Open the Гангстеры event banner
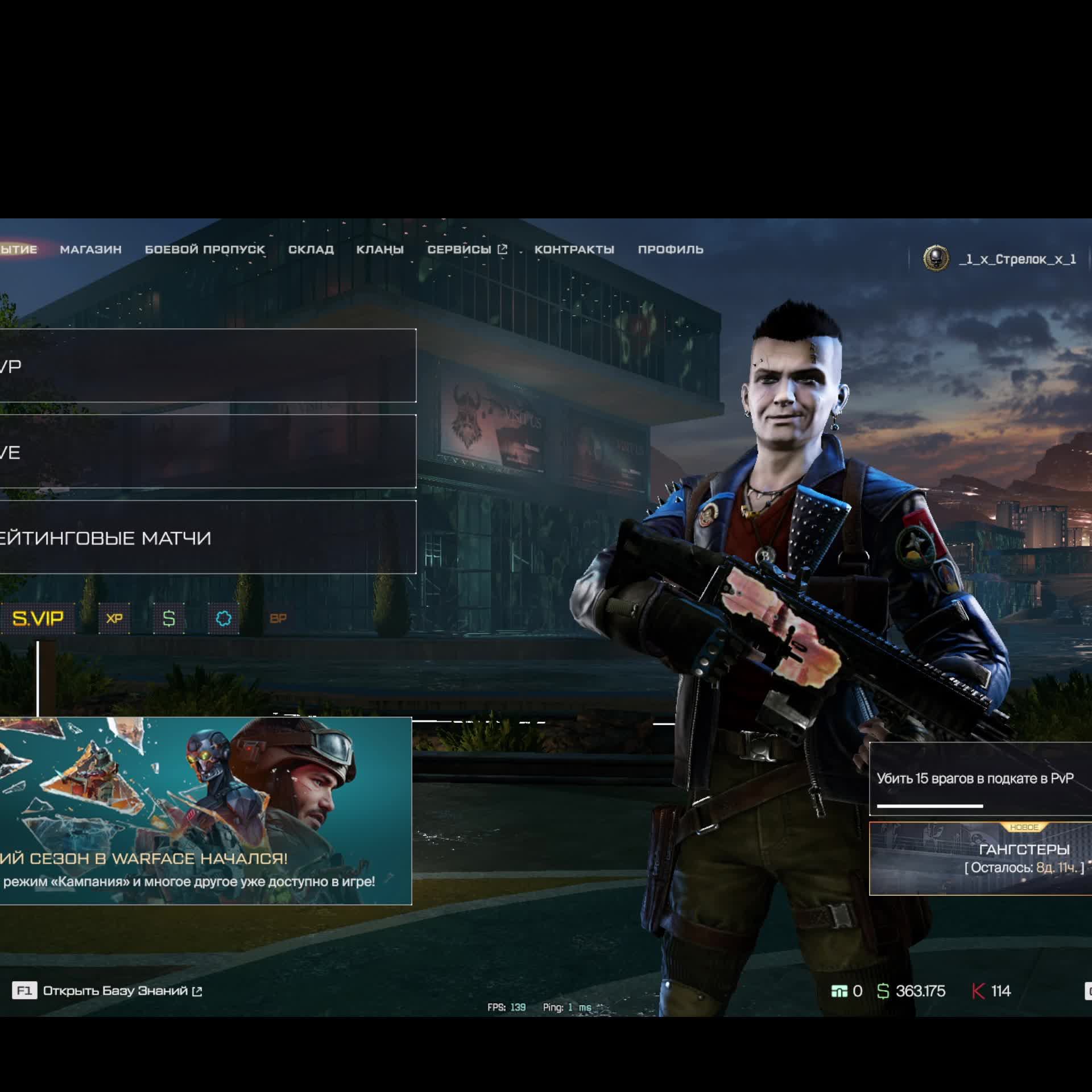Viewport: 1092px width, 1092px height. [x=981, y=859]
